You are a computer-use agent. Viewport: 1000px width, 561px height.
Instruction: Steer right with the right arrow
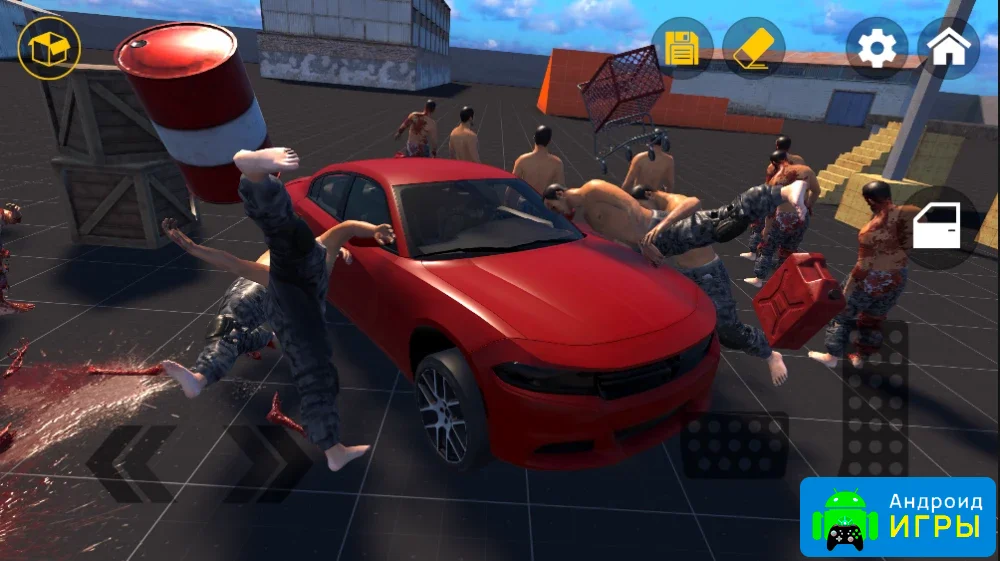pyautogui.click(x=266, y=463)
